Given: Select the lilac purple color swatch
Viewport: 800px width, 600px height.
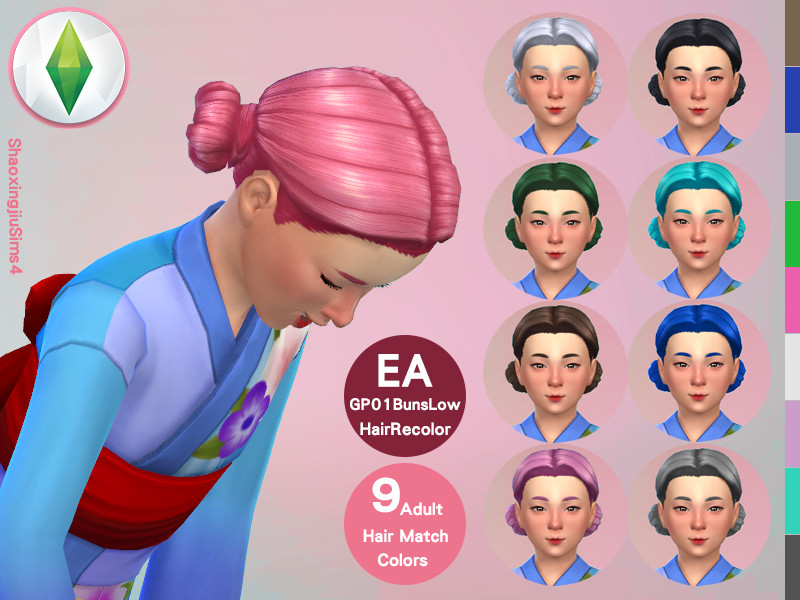Looking at the screenshot, I should pyautogui.click(x=792, y=433).
